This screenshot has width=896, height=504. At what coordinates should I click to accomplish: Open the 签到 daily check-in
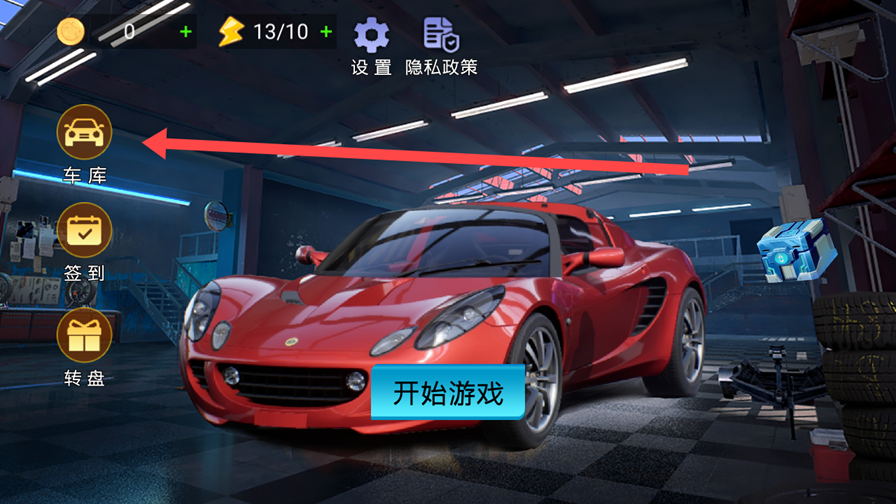pos(85,231)
